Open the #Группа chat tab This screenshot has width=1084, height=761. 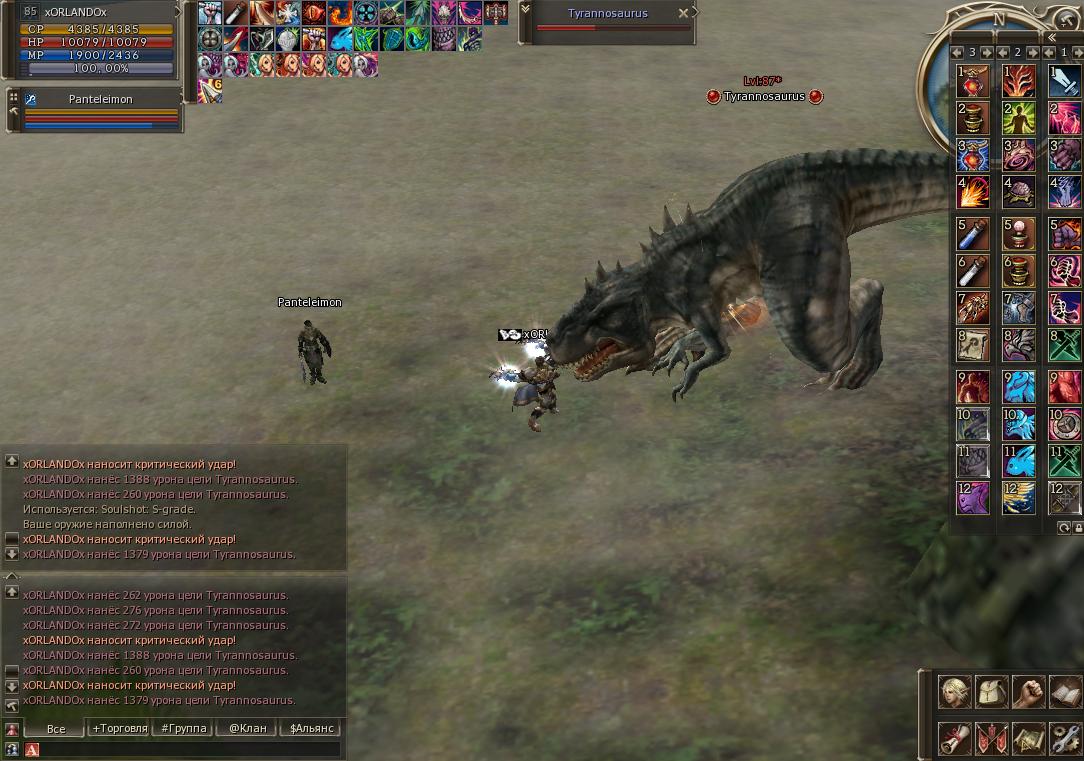(184, 728)
